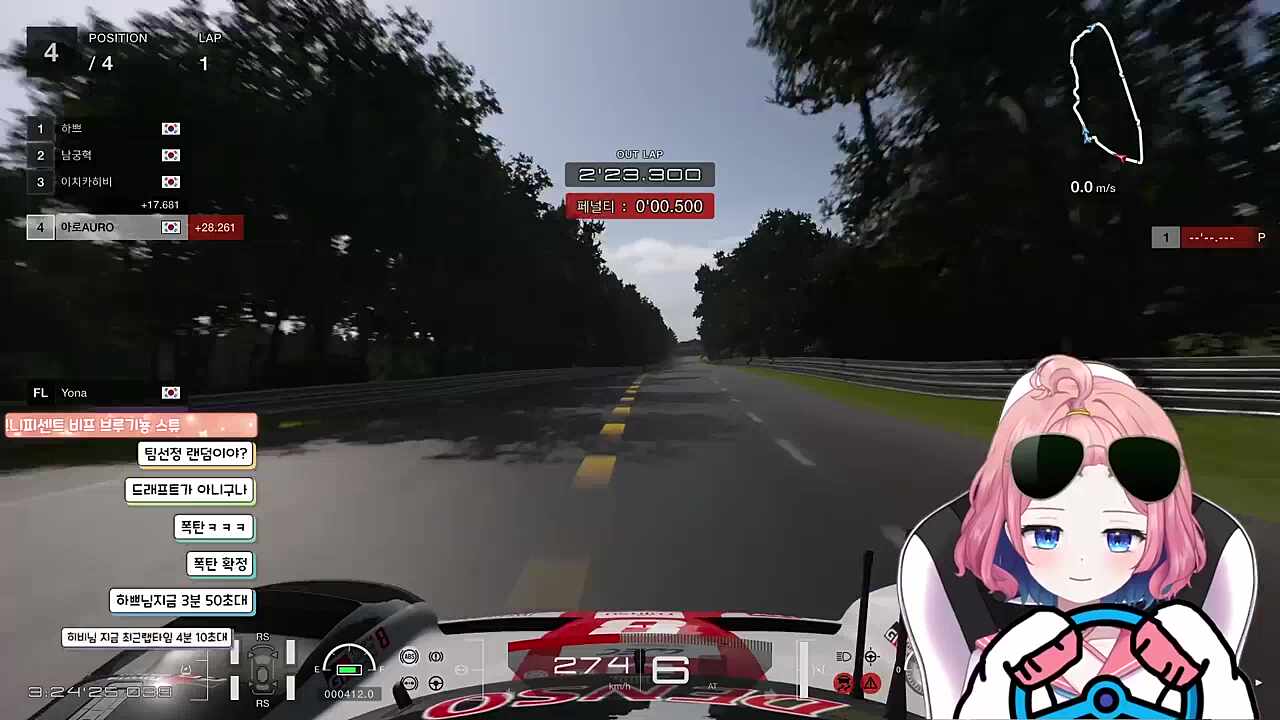Click the brake warning icon near the ABS indicator
Image resolution: width=1280 pixels, height=720 pixels.
point(437,656)
